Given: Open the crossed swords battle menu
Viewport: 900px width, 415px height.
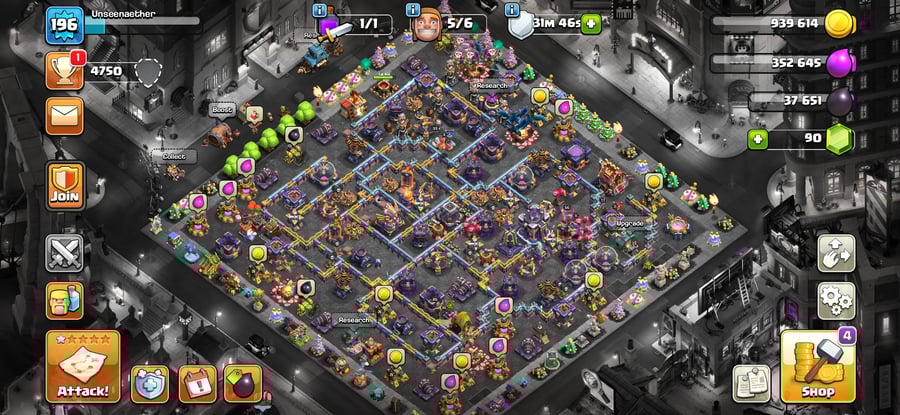Looking at the screenshot, I should [65, 254].
